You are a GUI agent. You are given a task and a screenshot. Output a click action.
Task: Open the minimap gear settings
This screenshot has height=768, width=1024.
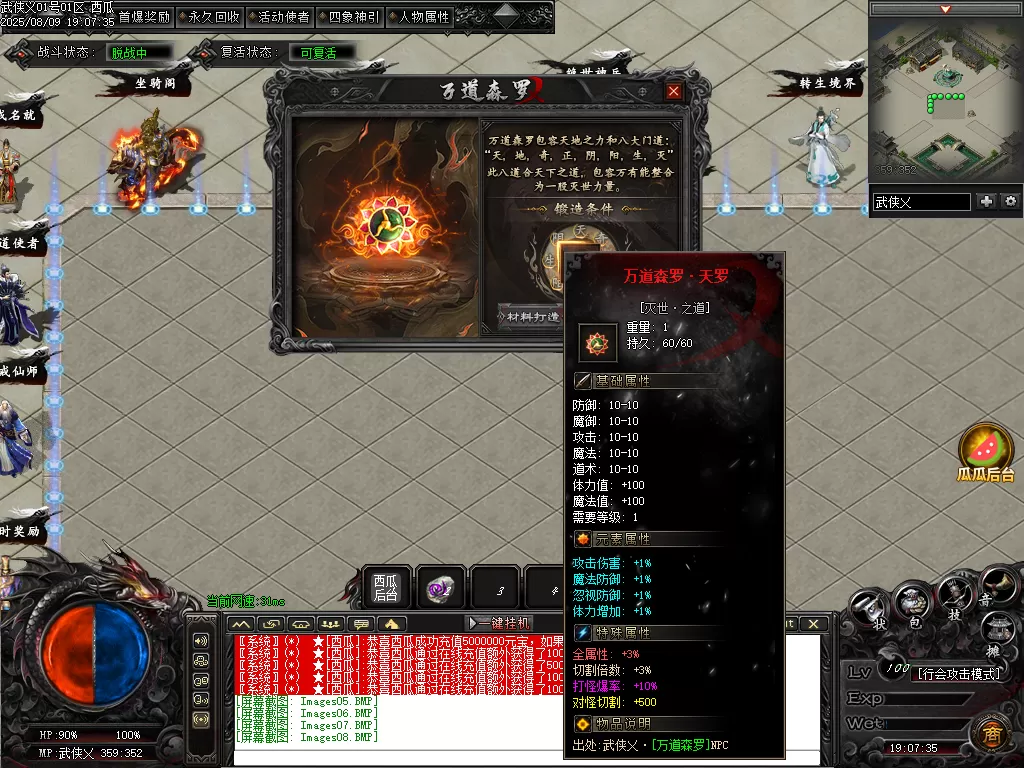pos(1011,201)
